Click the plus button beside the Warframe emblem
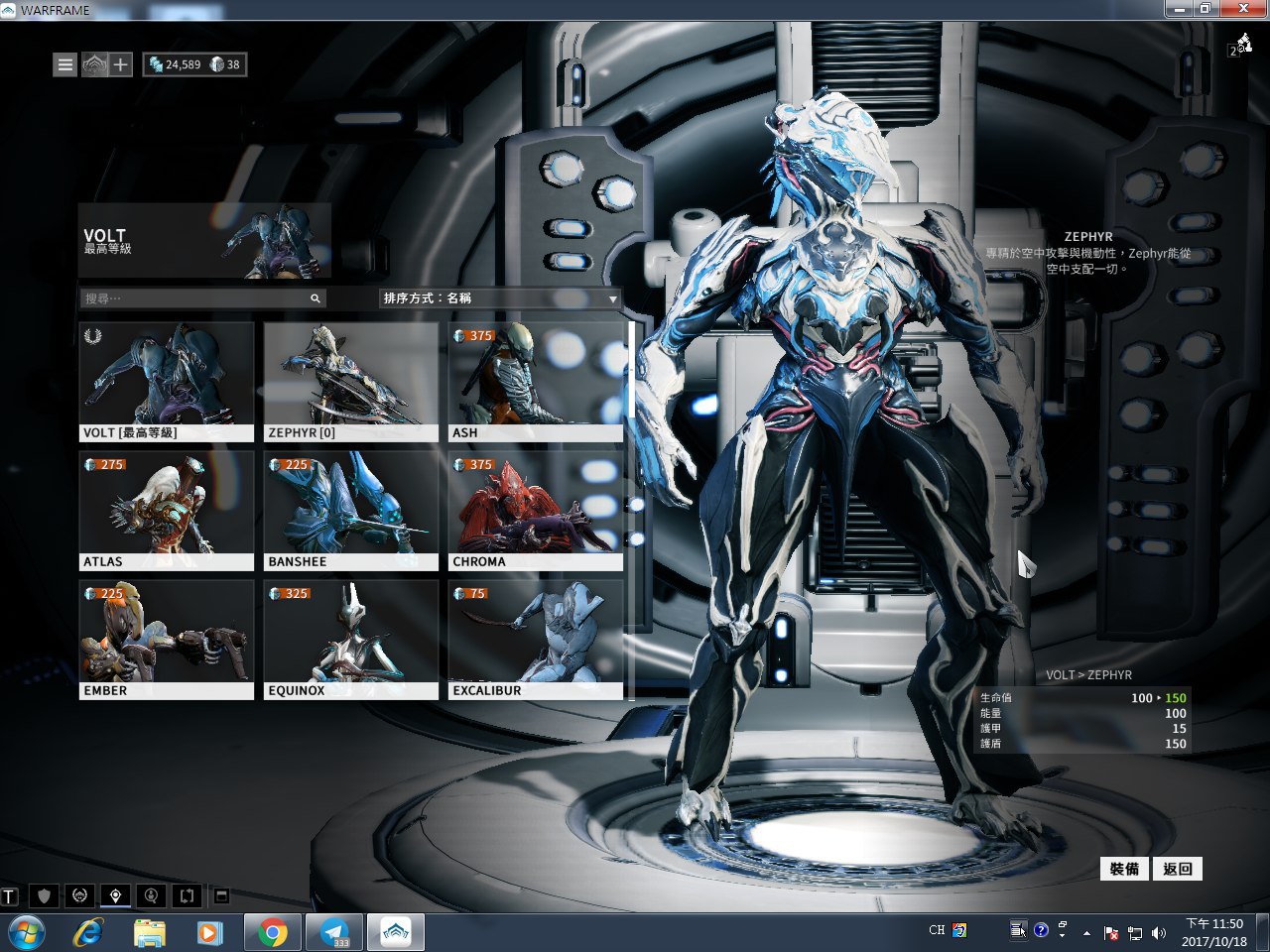This screenshot has width=1270, height=952. coord(121,64)
